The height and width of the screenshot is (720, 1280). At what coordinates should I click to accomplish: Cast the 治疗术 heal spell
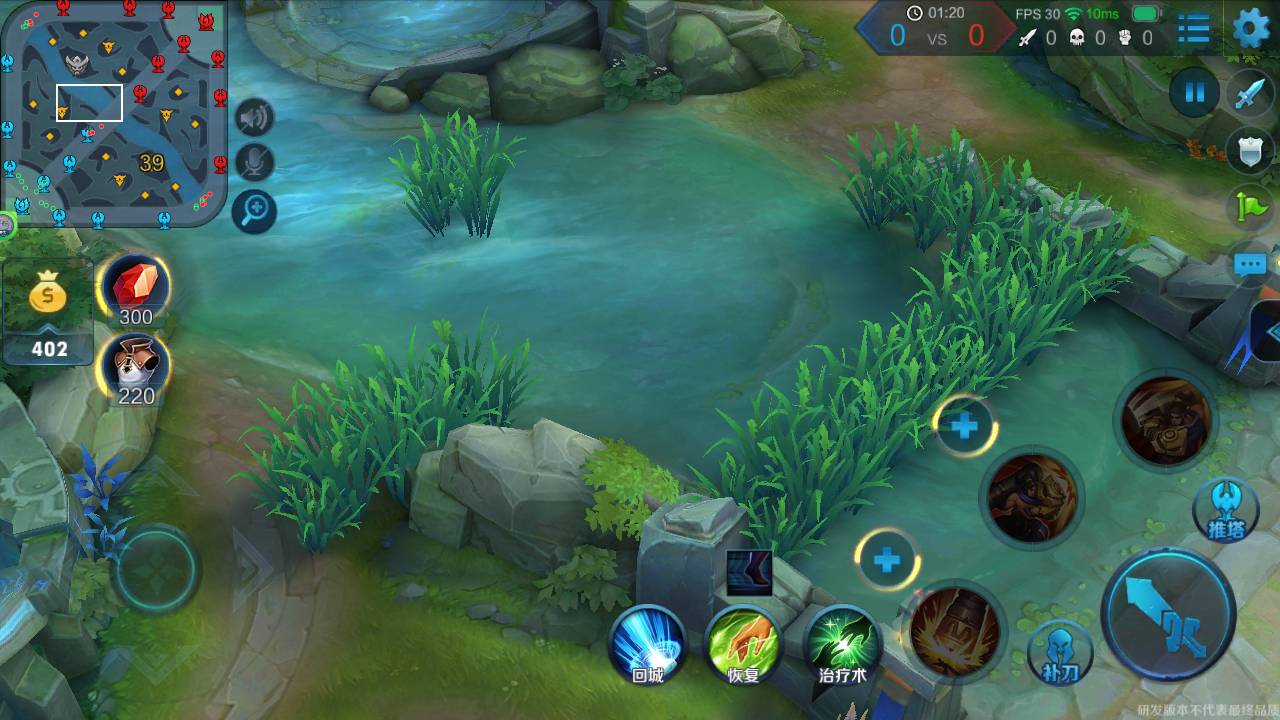pos(842,645)
